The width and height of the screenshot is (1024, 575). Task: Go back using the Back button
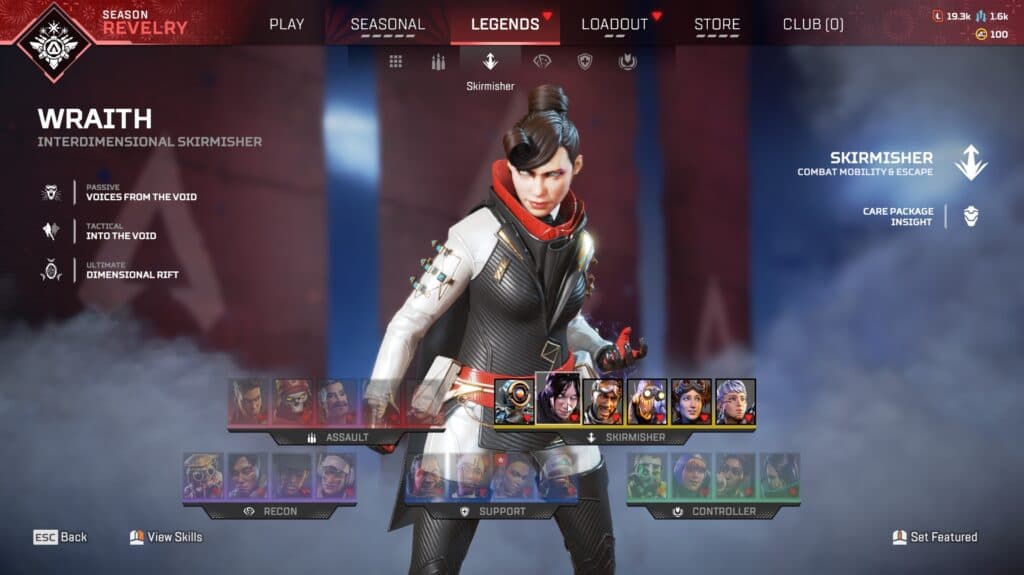tap(61, 537)
